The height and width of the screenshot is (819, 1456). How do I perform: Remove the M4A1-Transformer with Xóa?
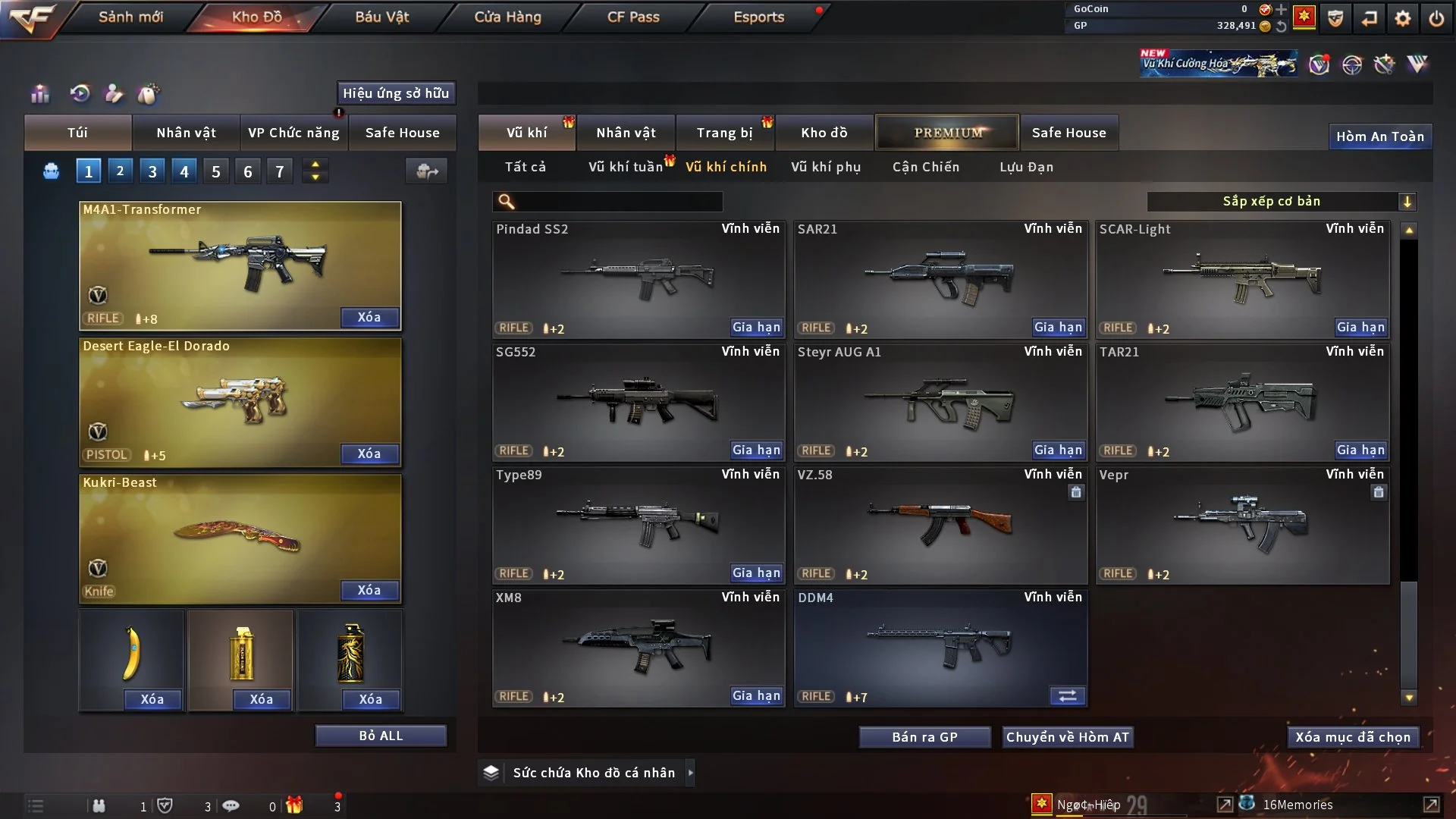(x=369, y=317)
